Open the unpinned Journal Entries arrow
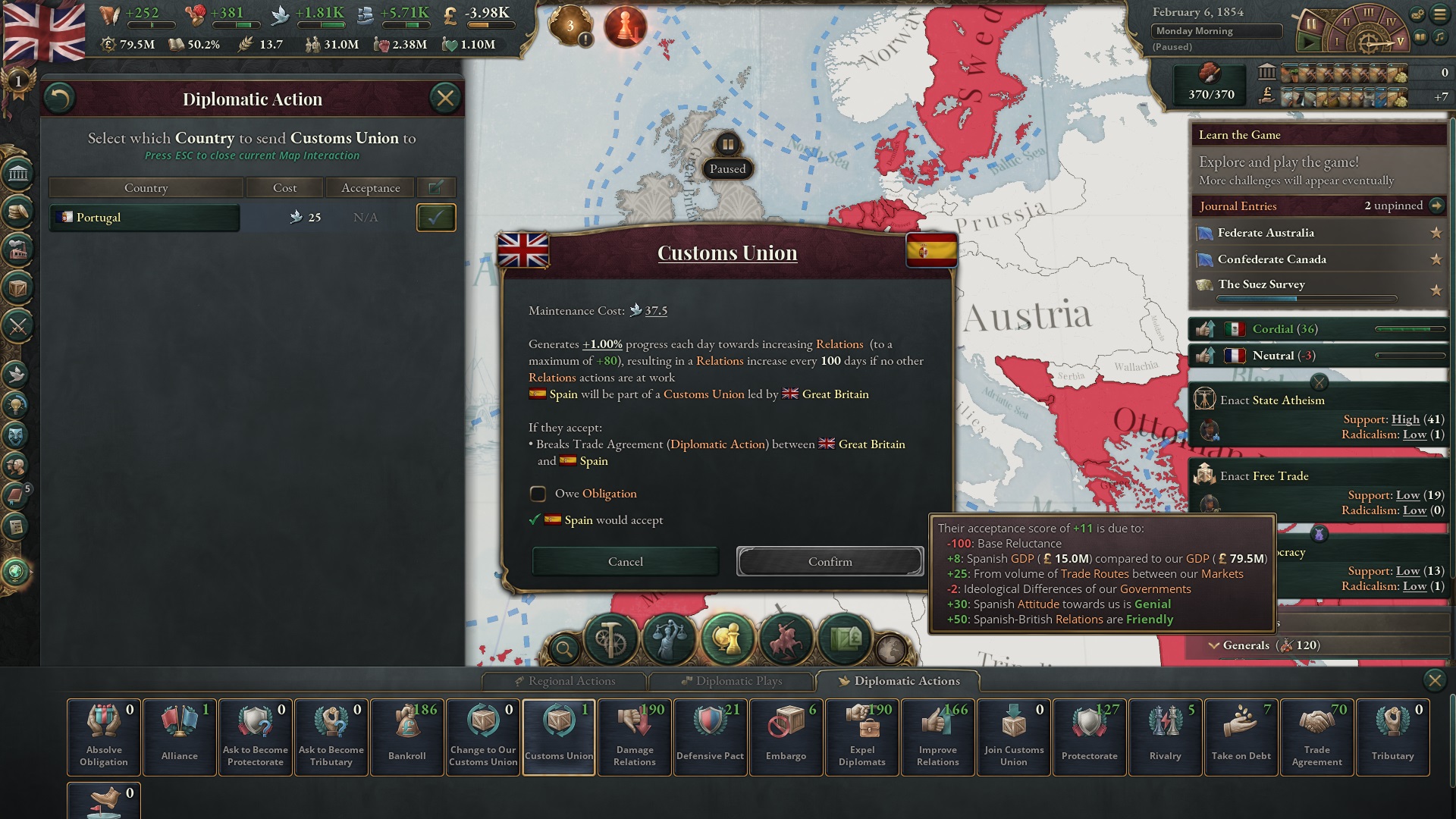This screenshot has height=819, width=1456. coord(1436,206)
